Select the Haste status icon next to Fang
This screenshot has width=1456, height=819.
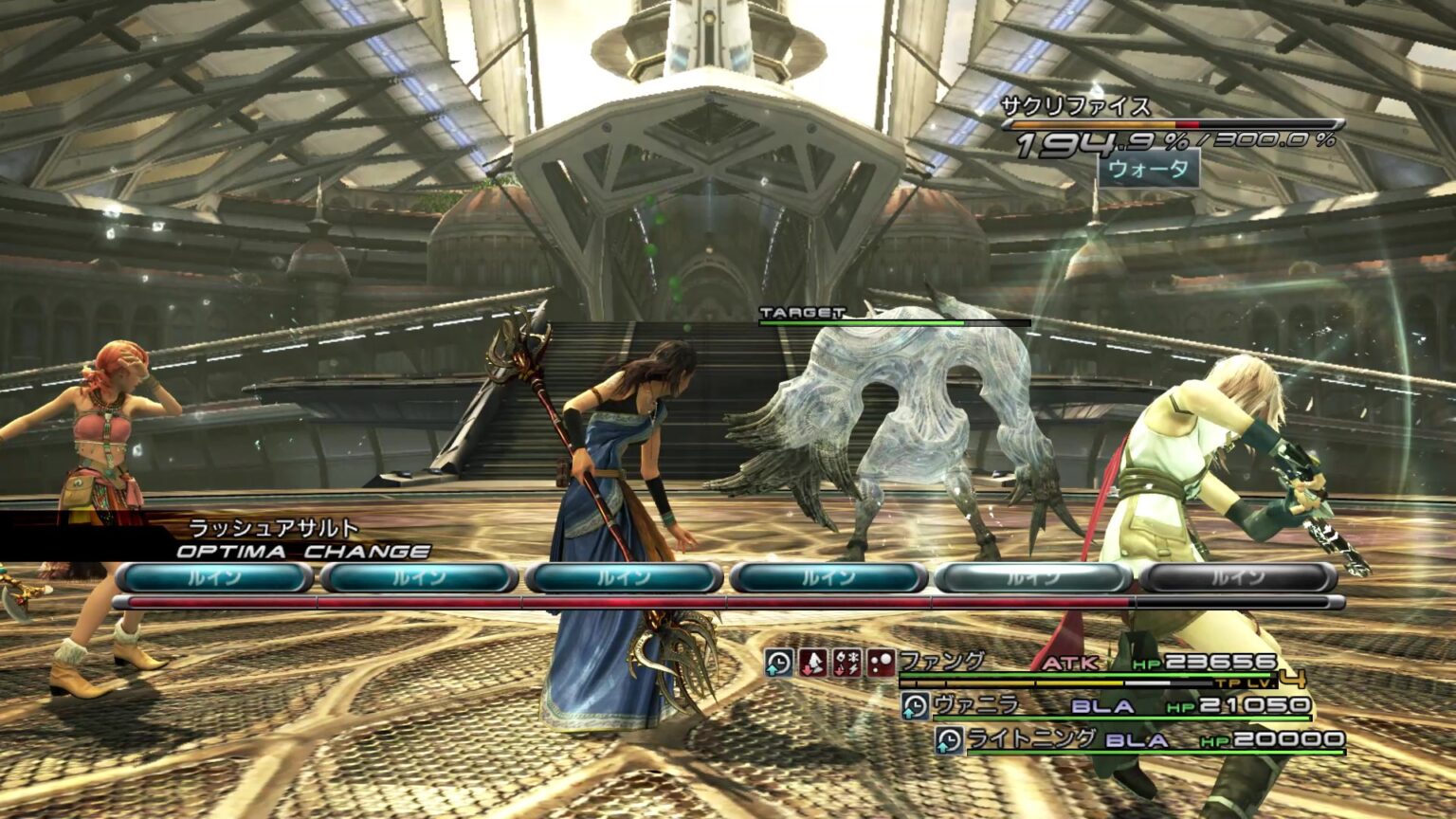tap(778, 662)
